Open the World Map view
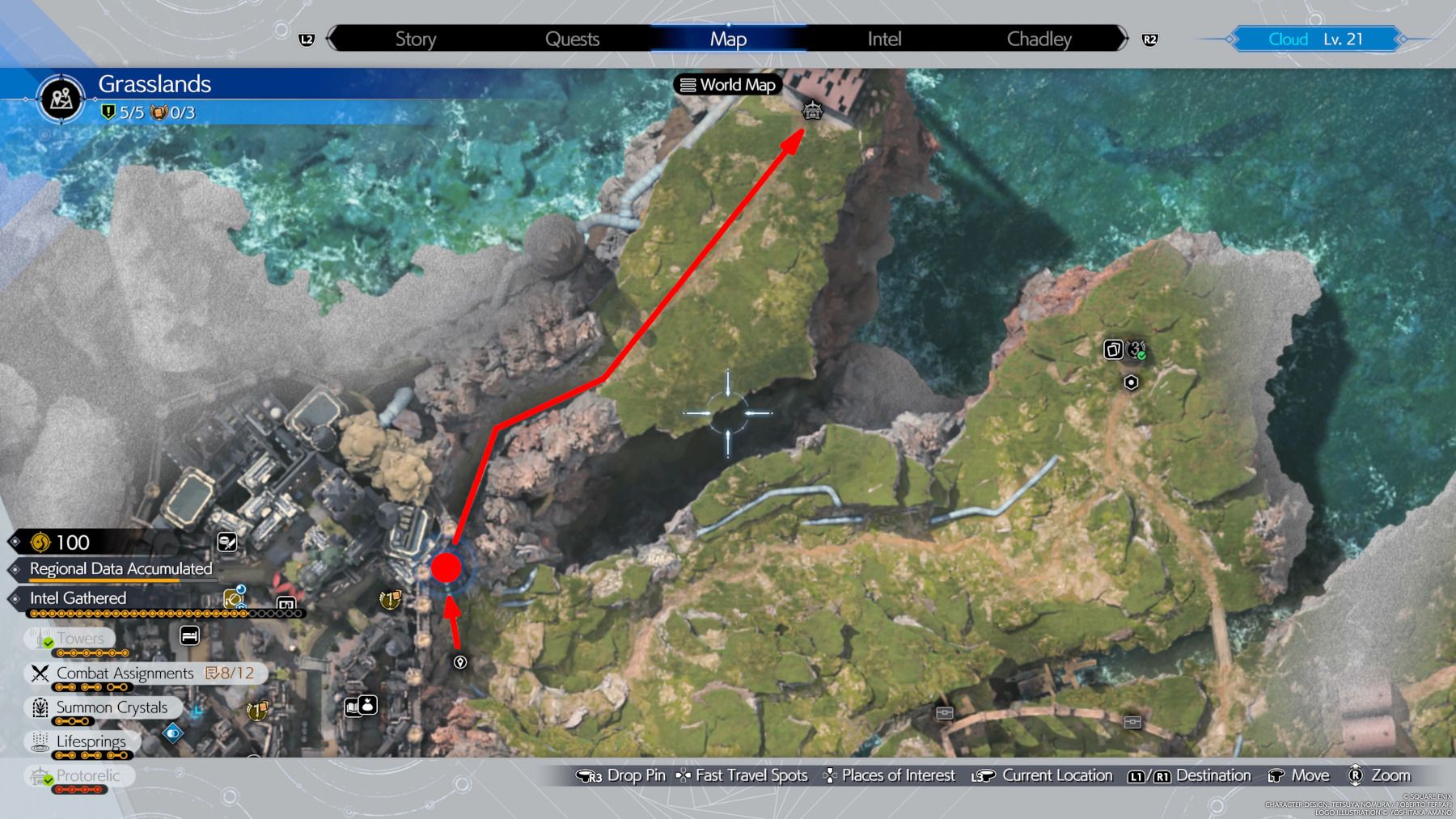Viewport: 1456px width, 819px height. click(x=727, y=85)
